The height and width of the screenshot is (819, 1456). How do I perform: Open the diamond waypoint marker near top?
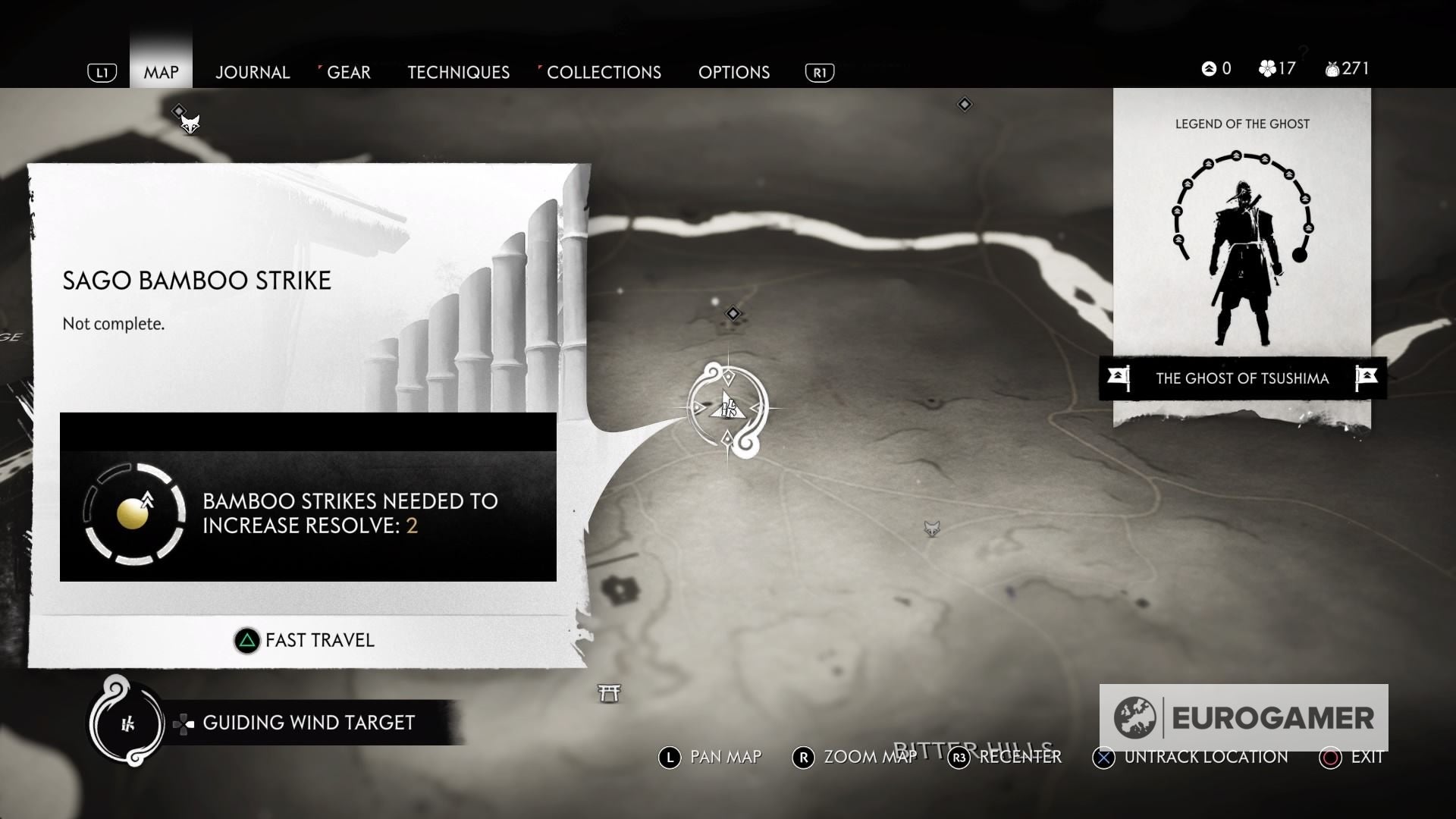[x=965, y=104]
